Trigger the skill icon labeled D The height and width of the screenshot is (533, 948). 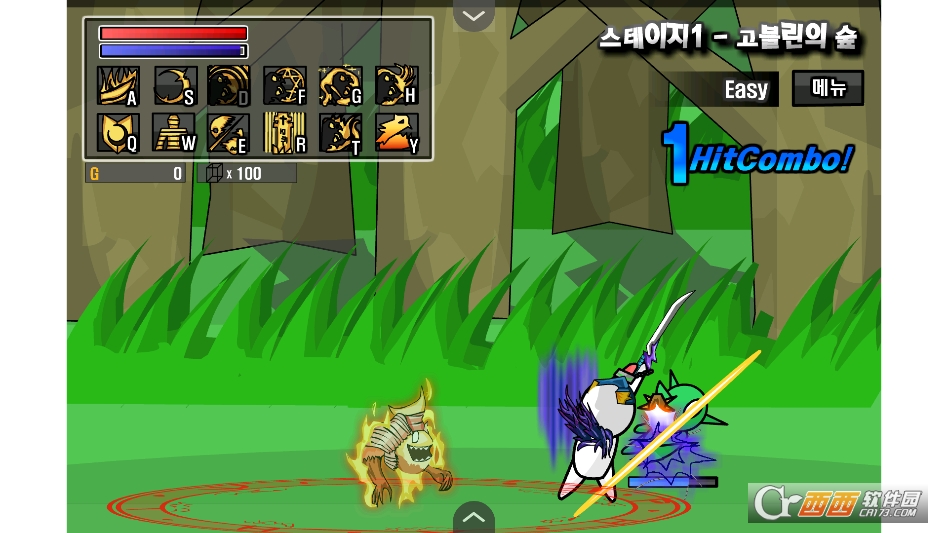[228, 86]
